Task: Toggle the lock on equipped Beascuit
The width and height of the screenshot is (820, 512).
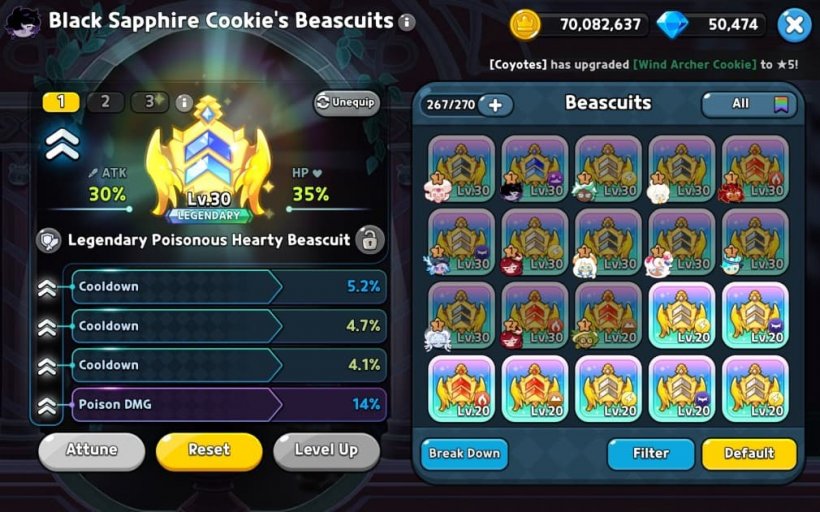Action: (x=369, y=240)
